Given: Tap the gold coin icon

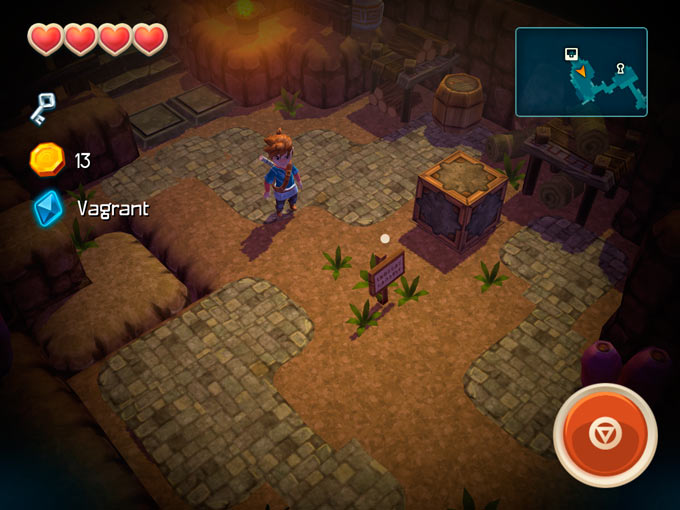Looking at the screenshot, I should coord(47,159).
